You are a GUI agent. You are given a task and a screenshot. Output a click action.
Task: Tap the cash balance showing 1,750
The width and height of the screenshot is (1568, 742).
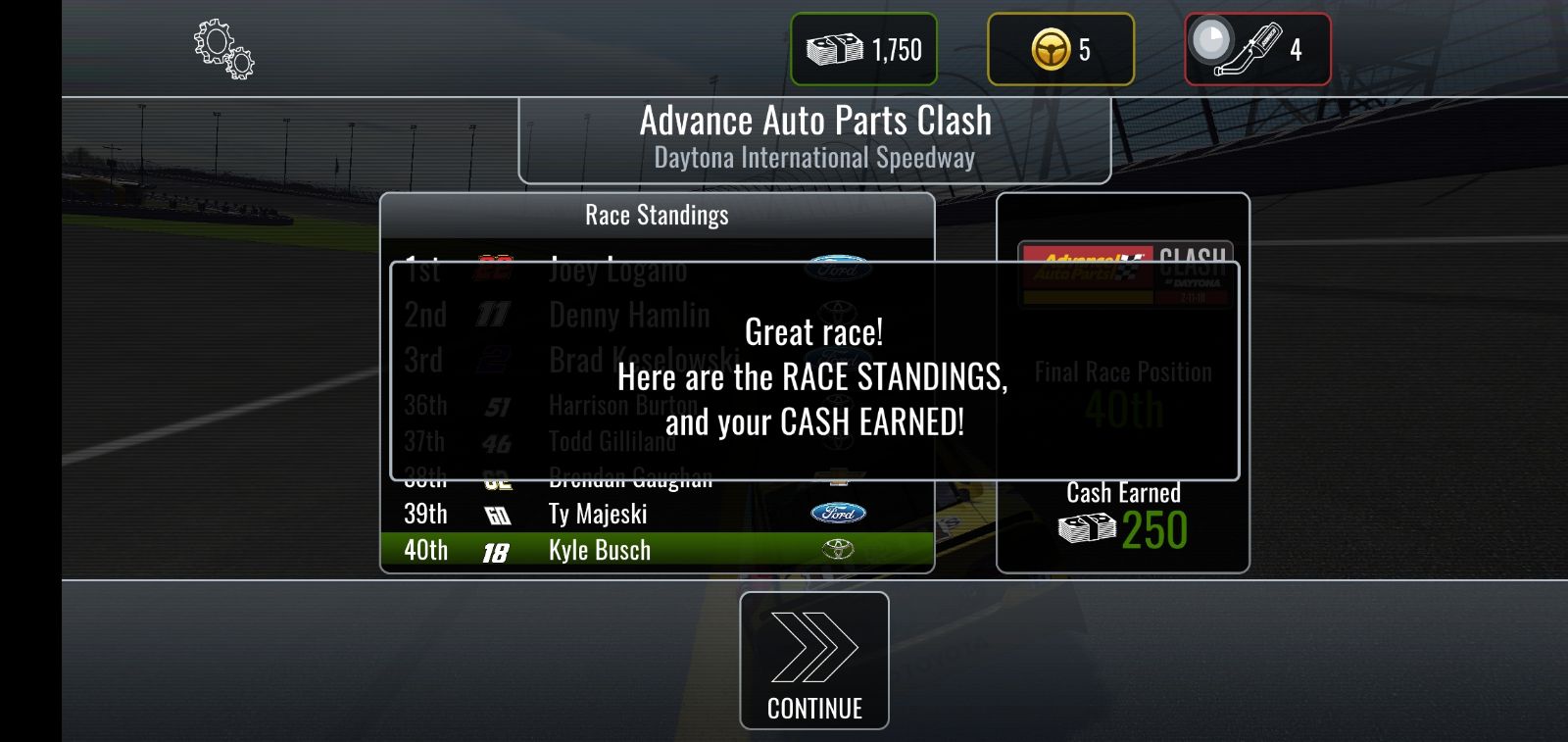click(863, 49)
